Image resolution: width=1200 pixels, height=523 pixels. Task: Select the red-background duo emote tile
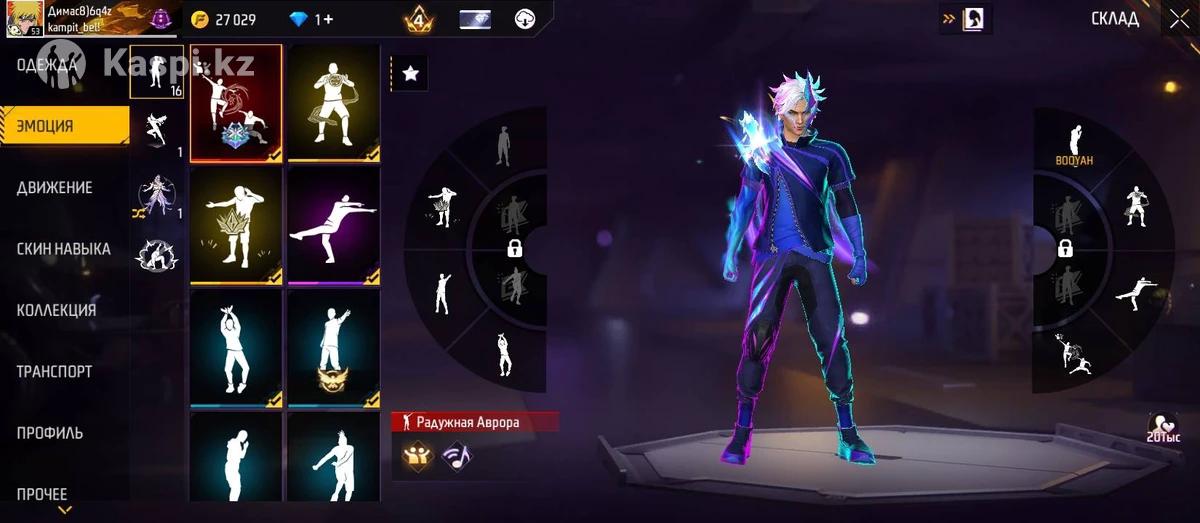click(x=236, y=103)
